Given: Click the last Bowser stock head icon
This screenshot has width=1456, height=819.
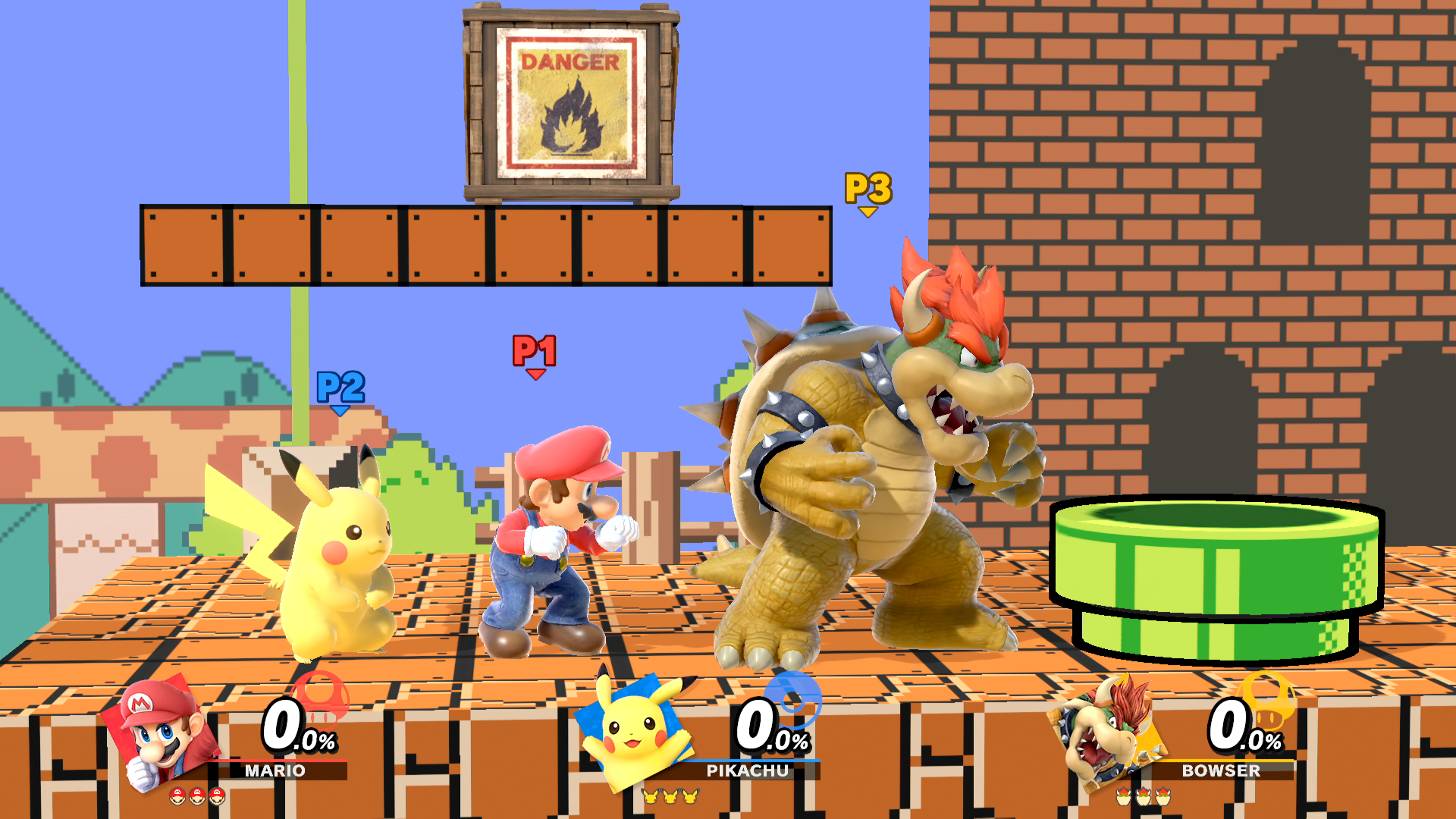Looking at the screenshot, I should pyautogui.click(x=1163, y=796).
